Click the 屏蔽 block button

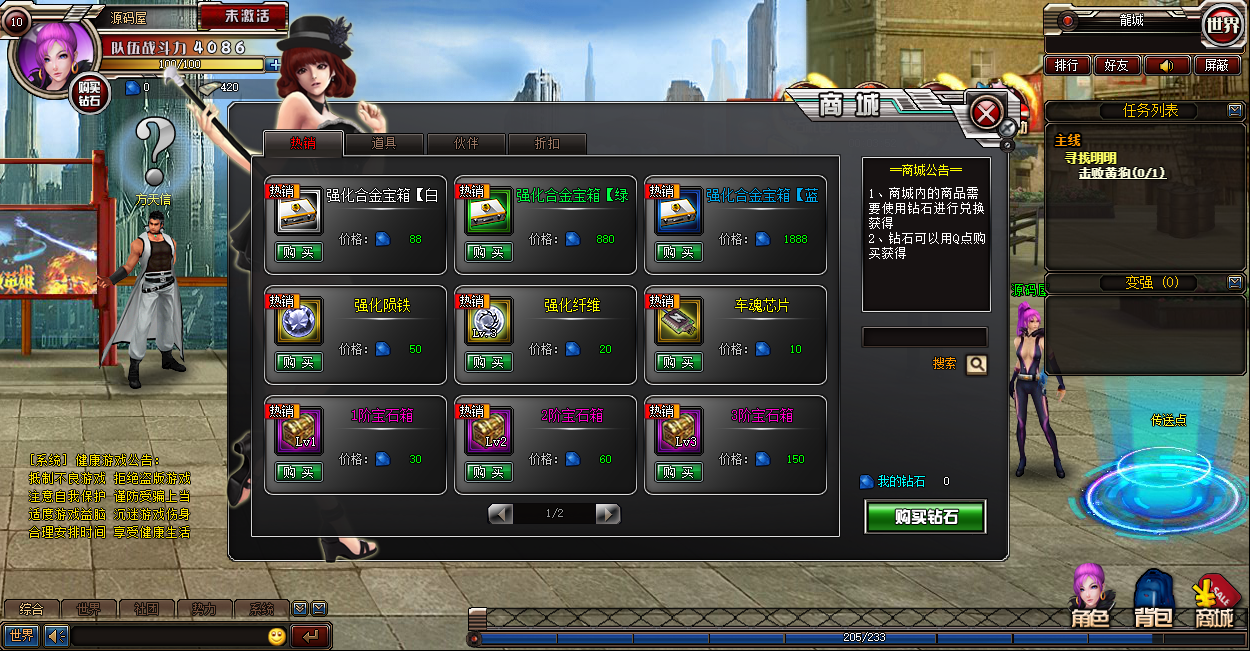(x=1216, y=65)
